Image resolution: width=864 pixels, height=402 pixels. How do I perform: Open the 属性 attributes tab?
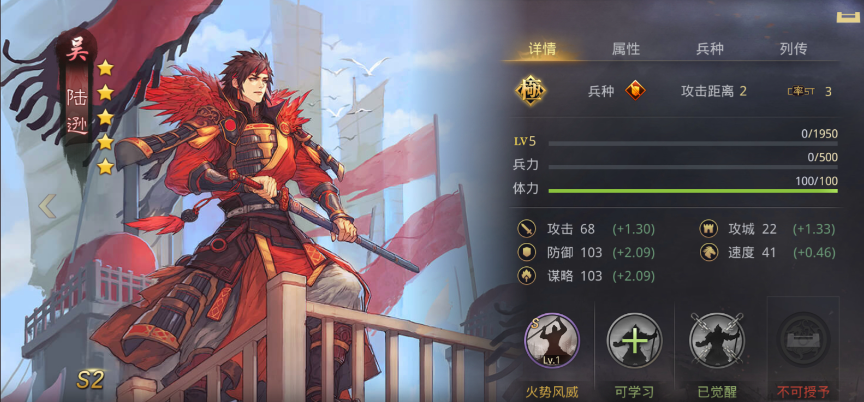pos(626,48)
